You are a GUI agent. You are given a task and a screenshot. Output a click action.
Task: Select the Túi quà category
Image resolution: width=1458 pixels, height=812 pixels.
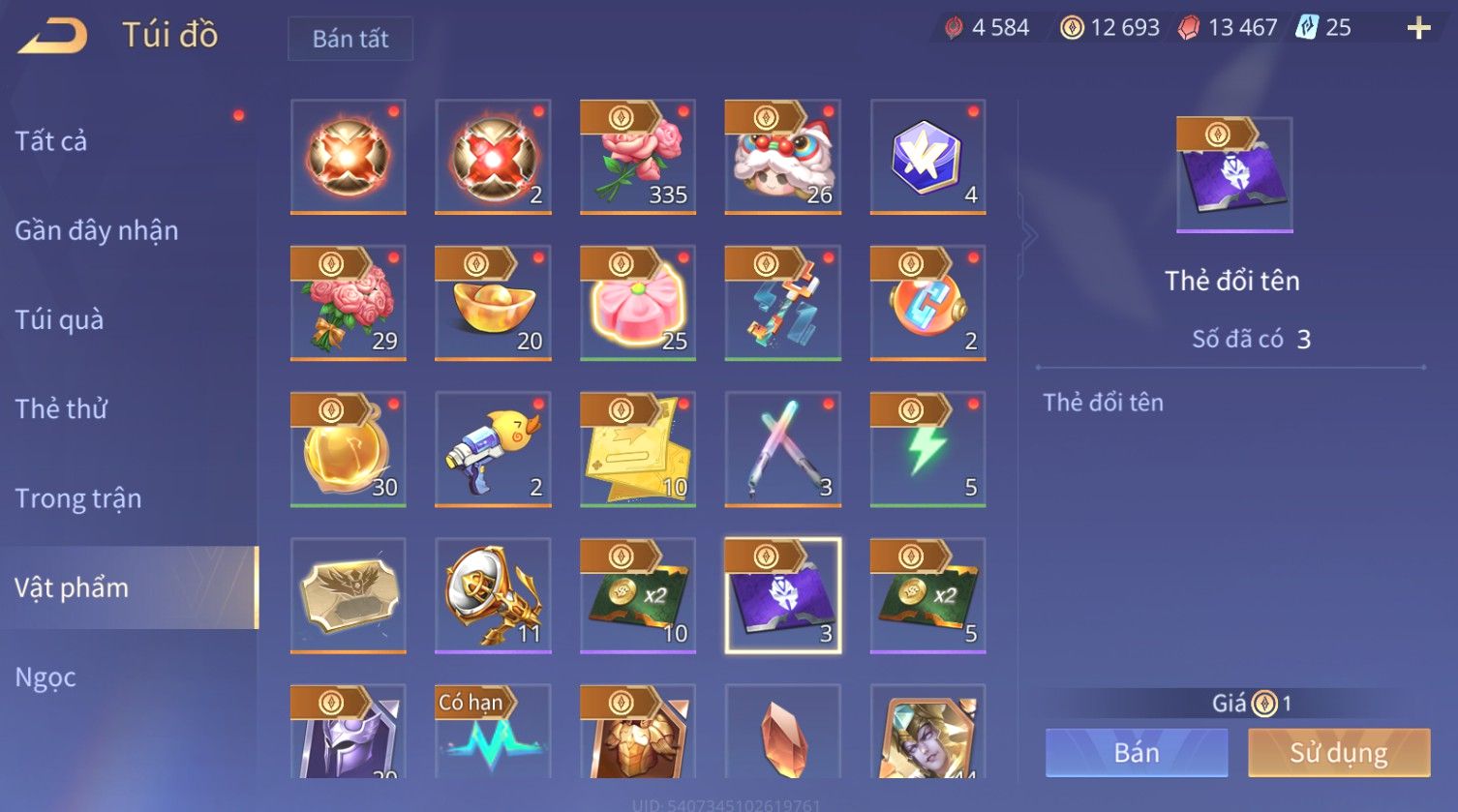59,319
